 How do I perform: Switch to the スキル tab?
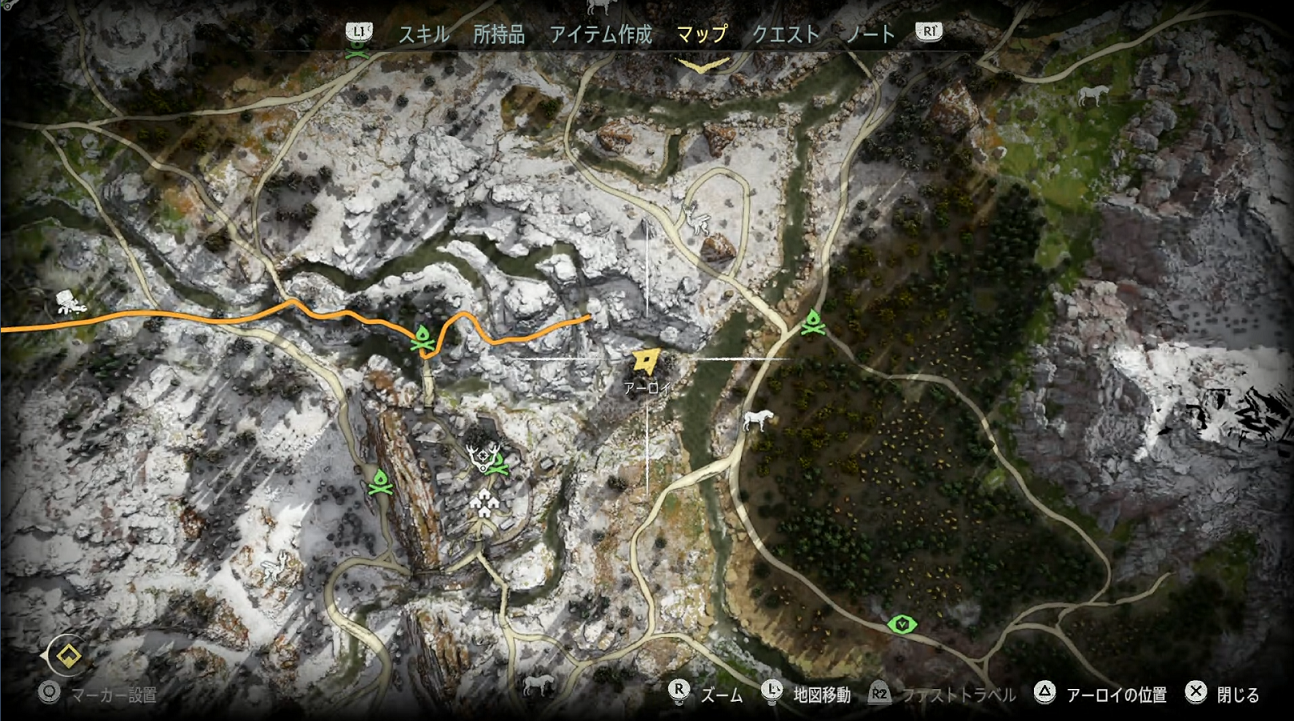coord(424,34)
